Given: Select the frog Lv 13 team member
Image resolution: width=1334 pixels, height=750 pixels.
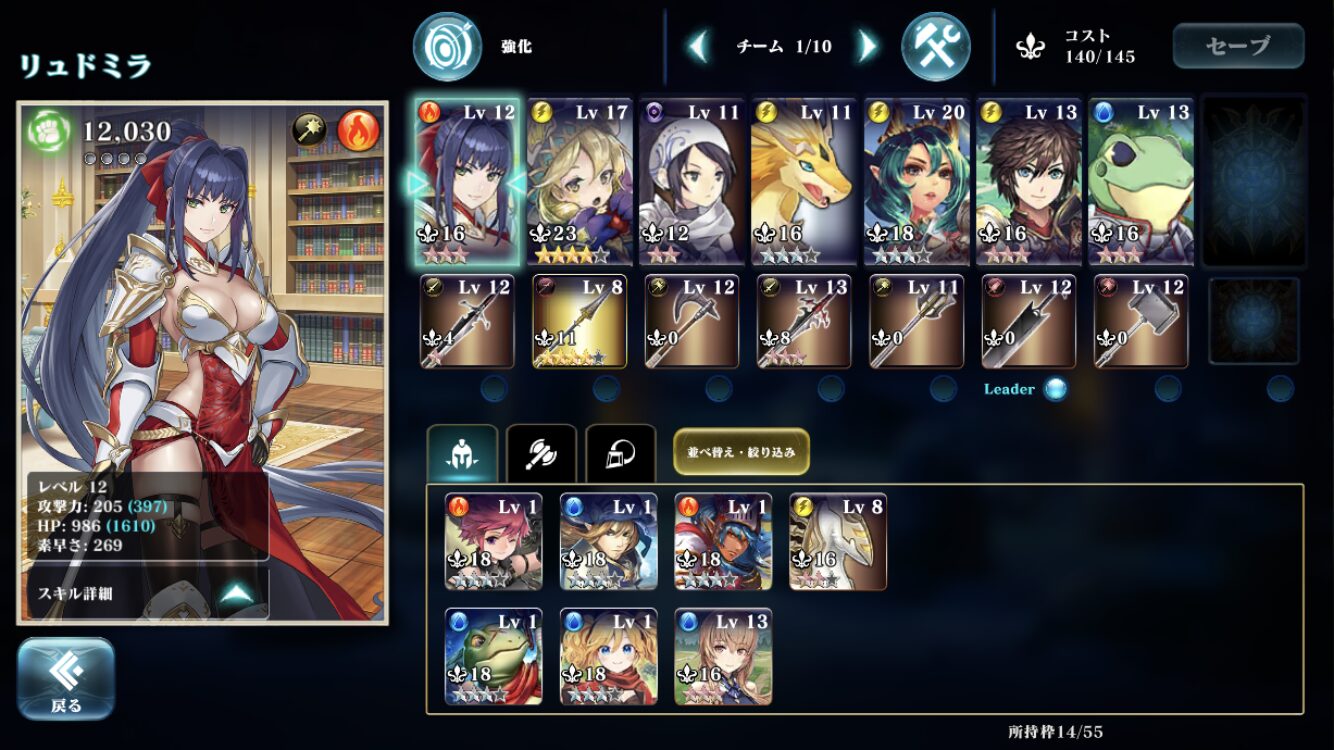Looking at the screenshot, I should tap(1140, 182).
